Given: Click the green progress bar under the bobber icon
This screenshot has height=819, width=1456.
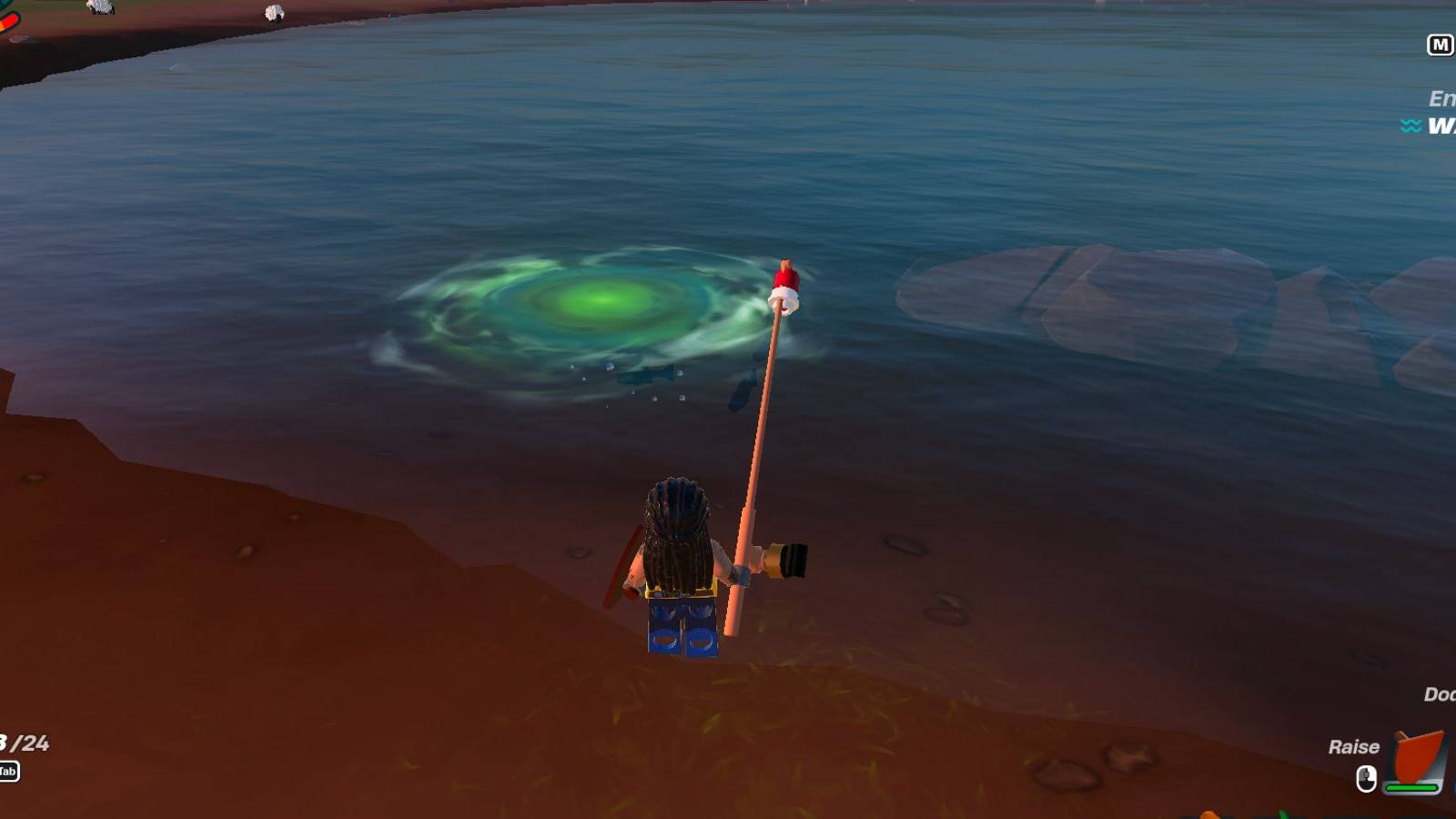Looking at the screenshot, I should 1411,788.
